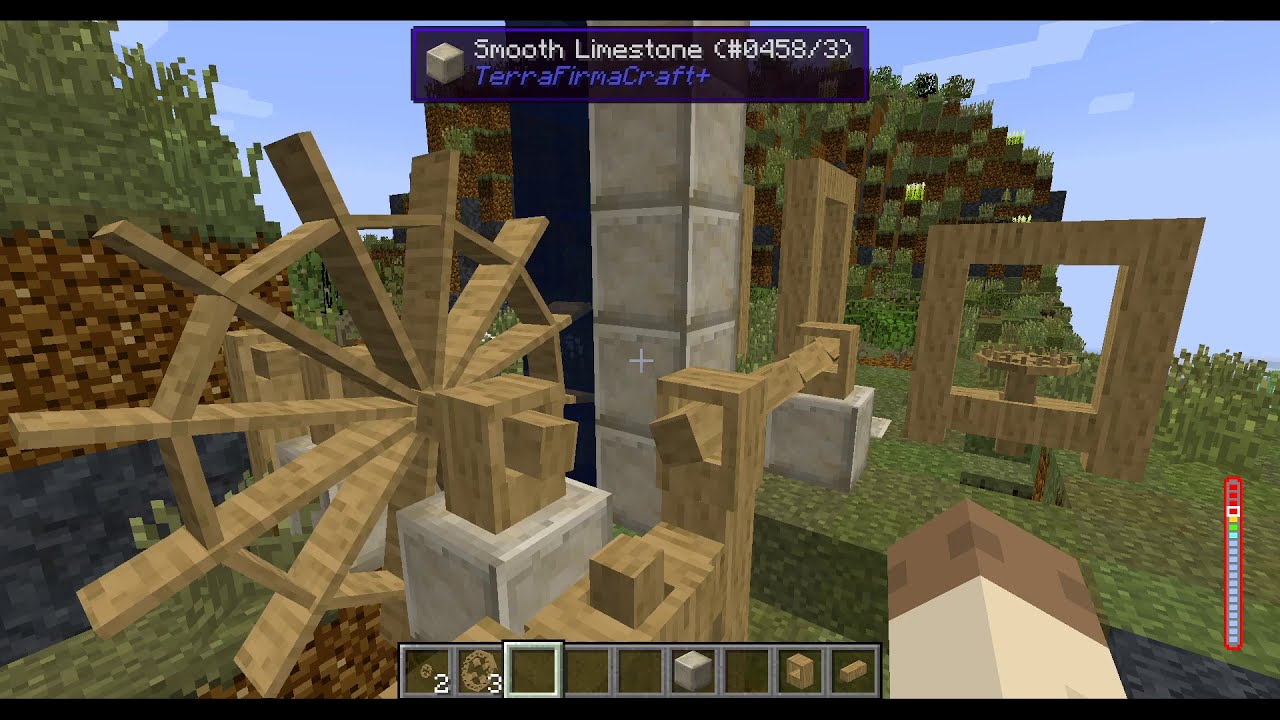Screen dimensions: 1280x720
Task: Click the crosshair at screen center
Action: tap(640, 360)
